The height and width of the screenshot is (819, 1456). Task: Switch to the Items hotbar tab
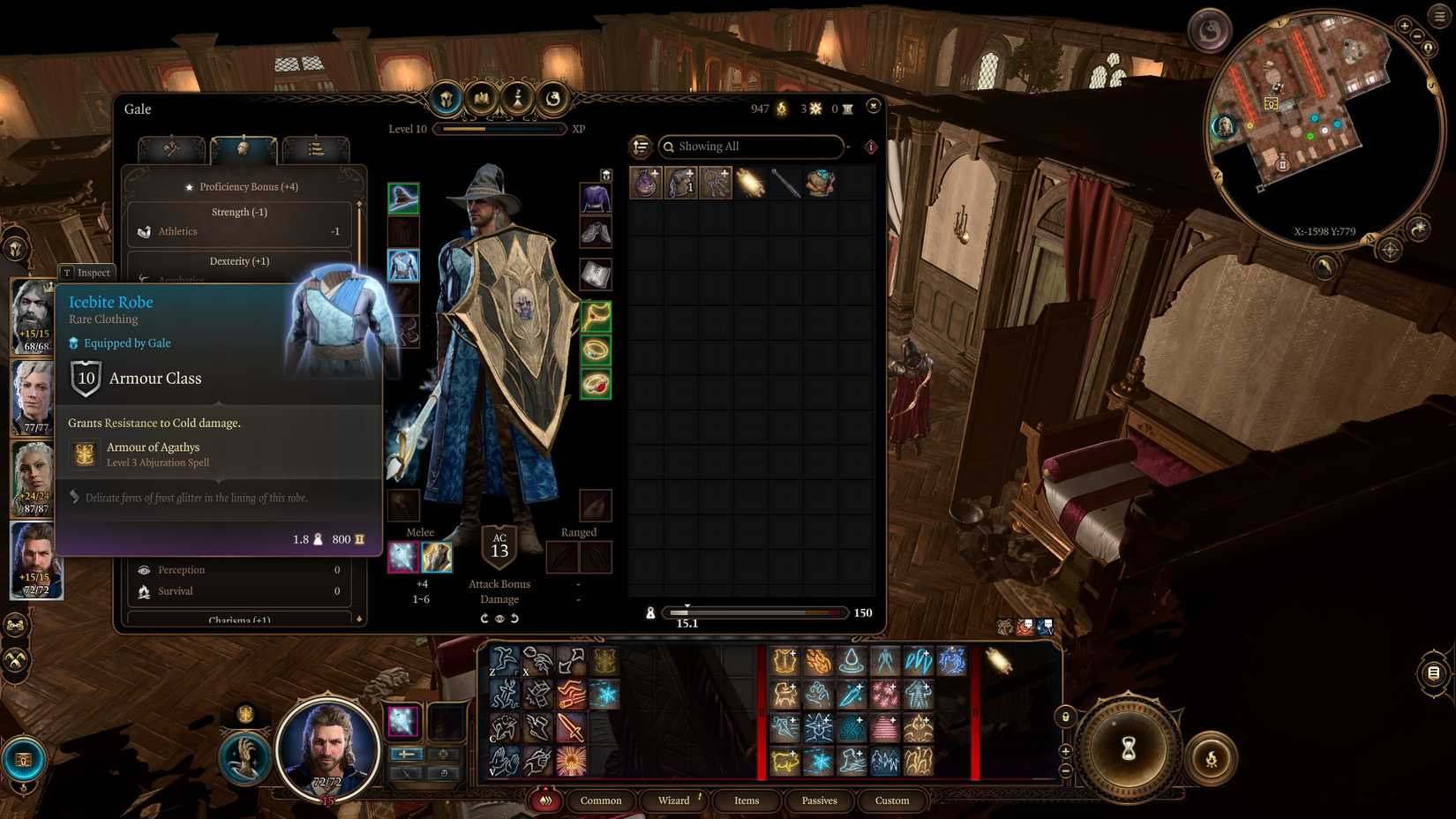pyautogui.click(x=747, y=800)
